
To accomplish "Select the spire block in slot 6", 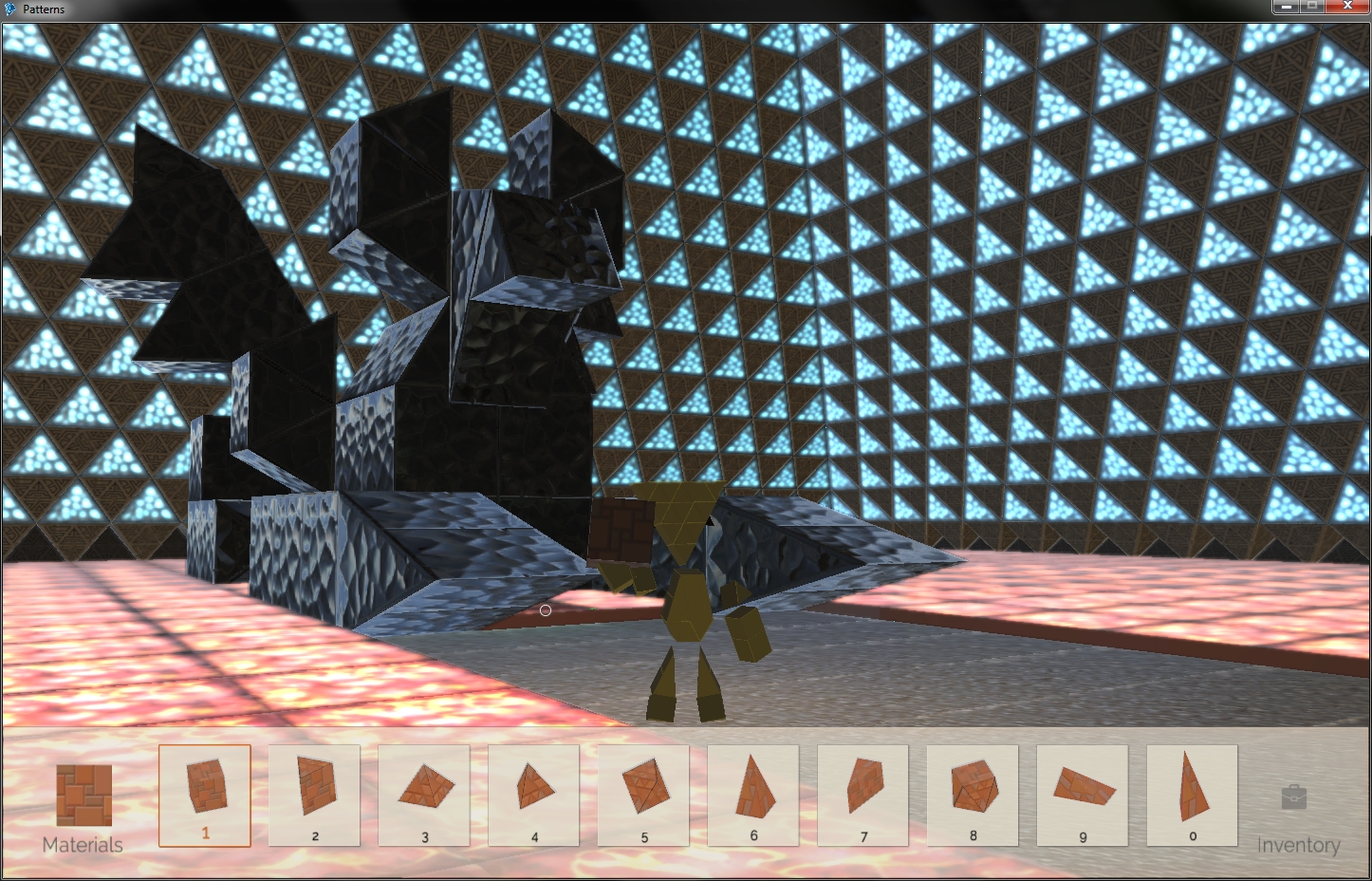I will (x=753, y=788).
